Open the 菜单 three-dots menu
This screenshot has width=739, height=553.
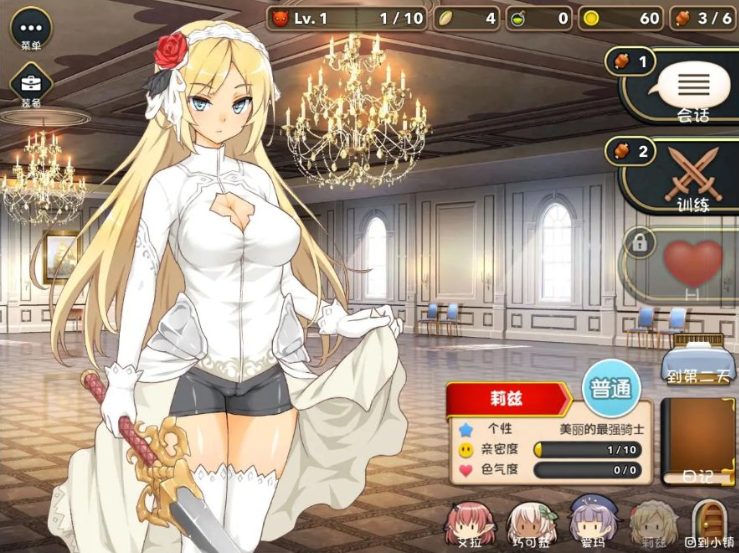[31, 28]
